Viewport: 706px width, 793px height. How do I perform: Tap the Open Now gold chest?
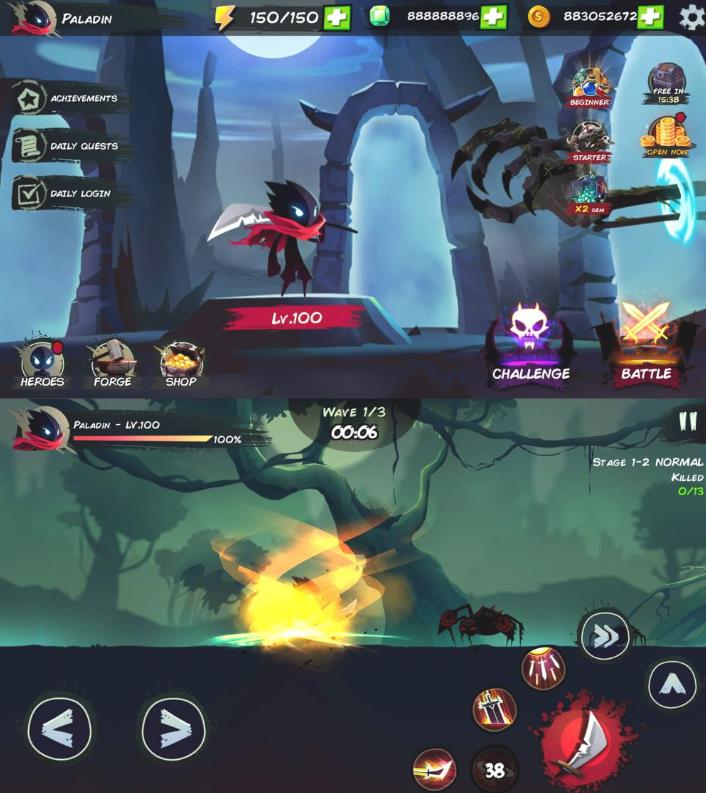pos(665,137)
